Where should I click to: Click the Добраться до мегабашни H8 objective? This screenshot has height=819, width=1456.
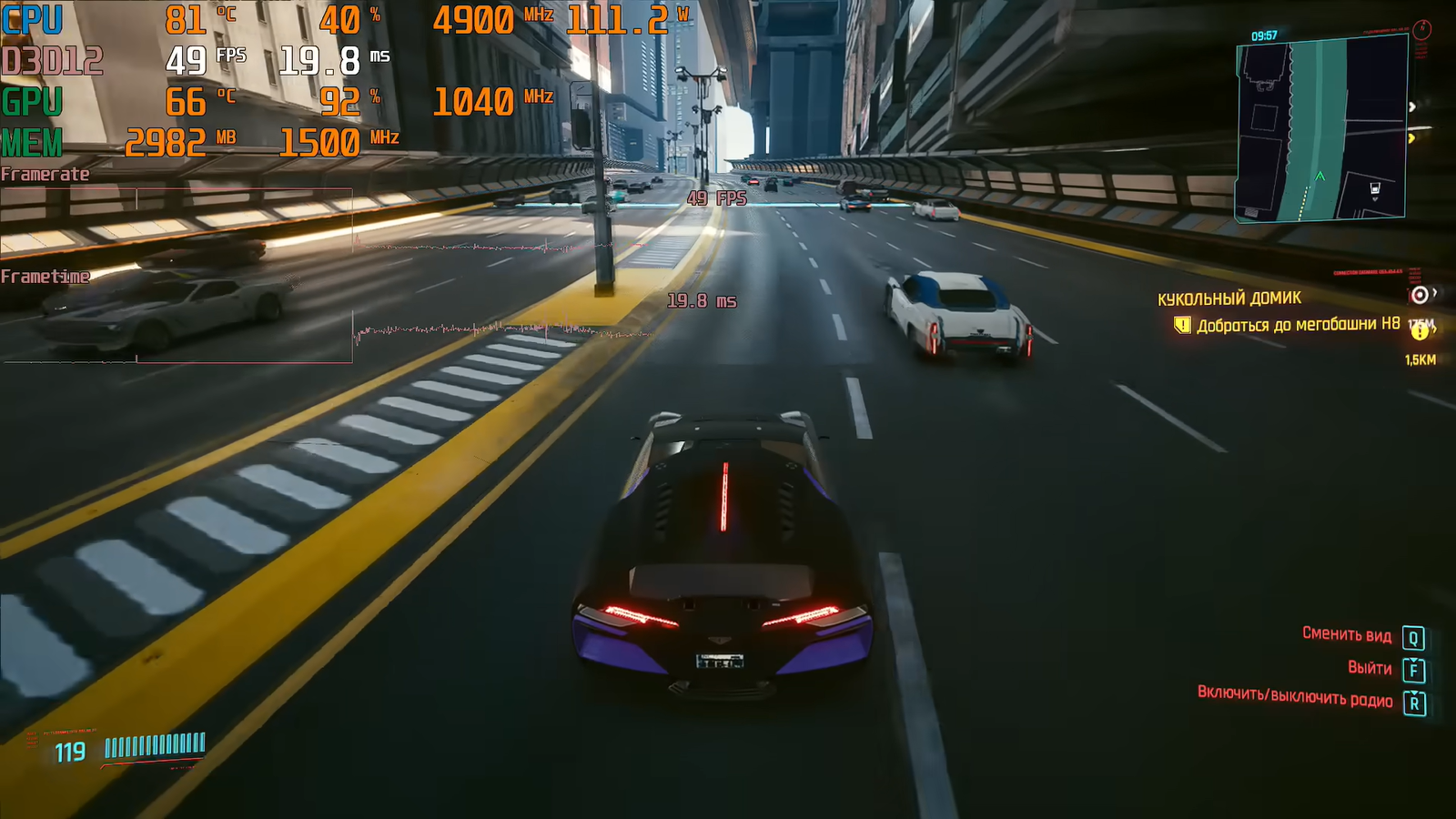[1298, 325]
